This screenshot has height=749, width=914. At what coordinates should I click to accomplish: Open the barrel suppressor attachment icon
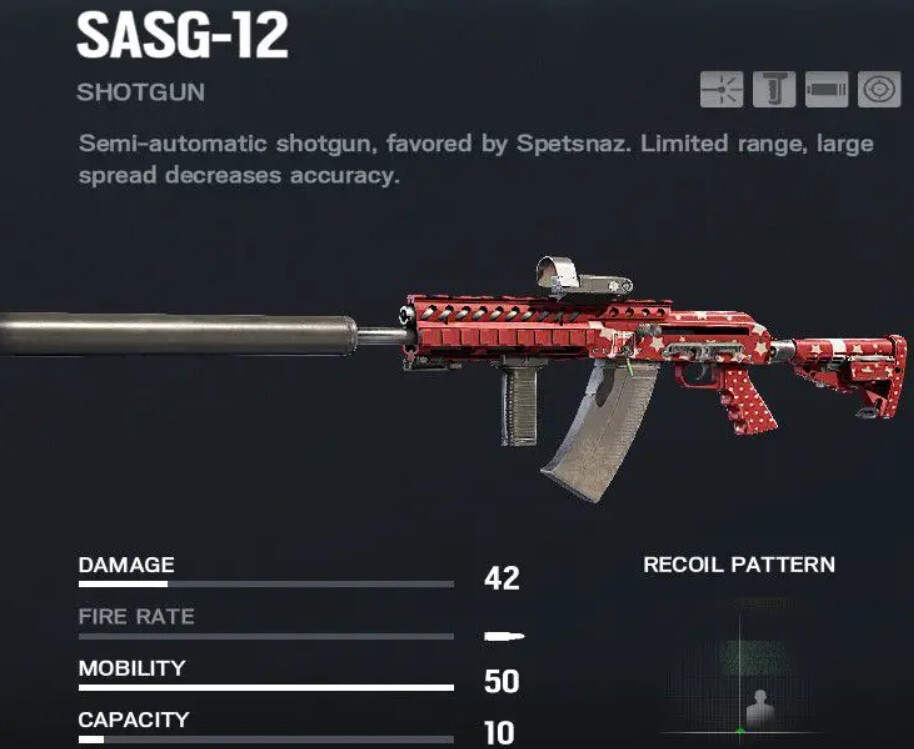(826, 91)
